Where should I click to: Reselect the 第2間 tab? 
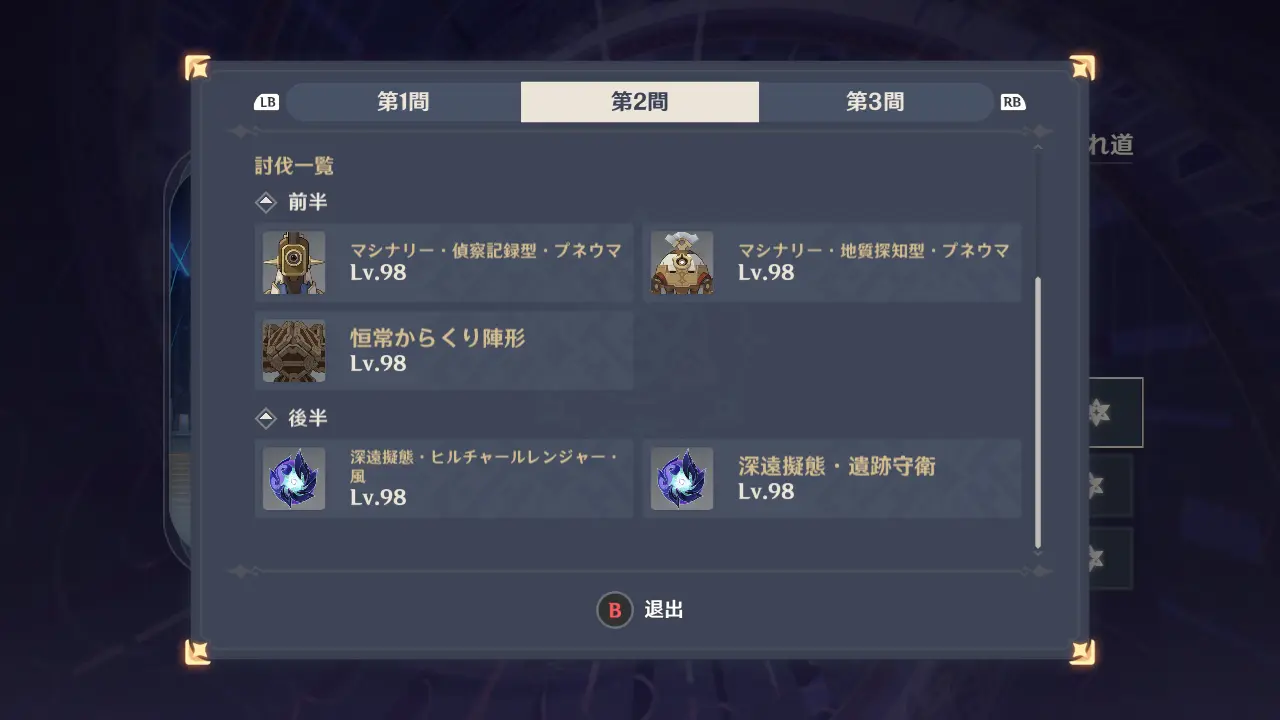click(x=639, y=101)
